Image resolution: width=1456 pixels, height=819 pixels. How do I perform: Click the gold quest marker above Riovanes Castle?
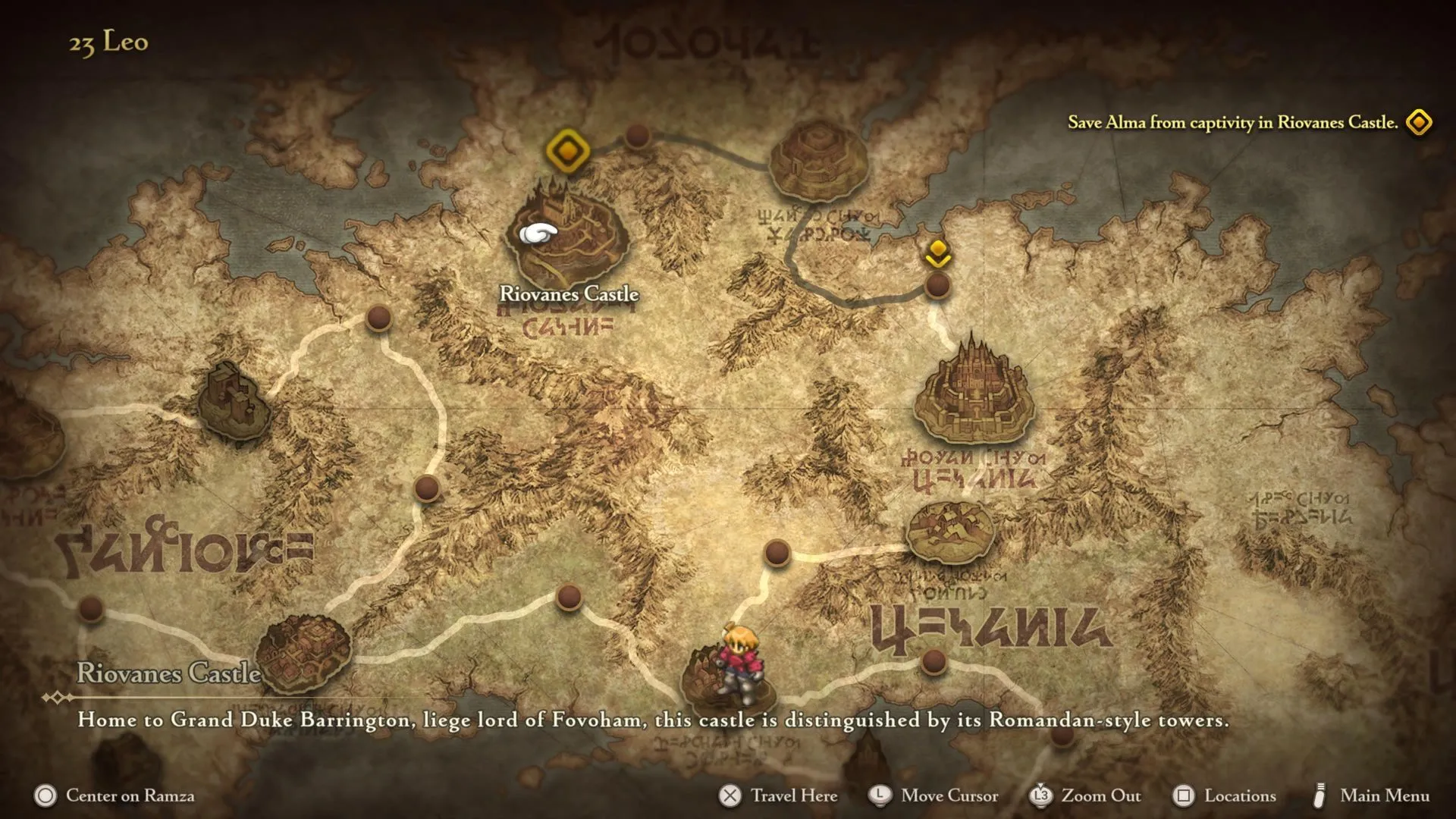coord(567,150)
